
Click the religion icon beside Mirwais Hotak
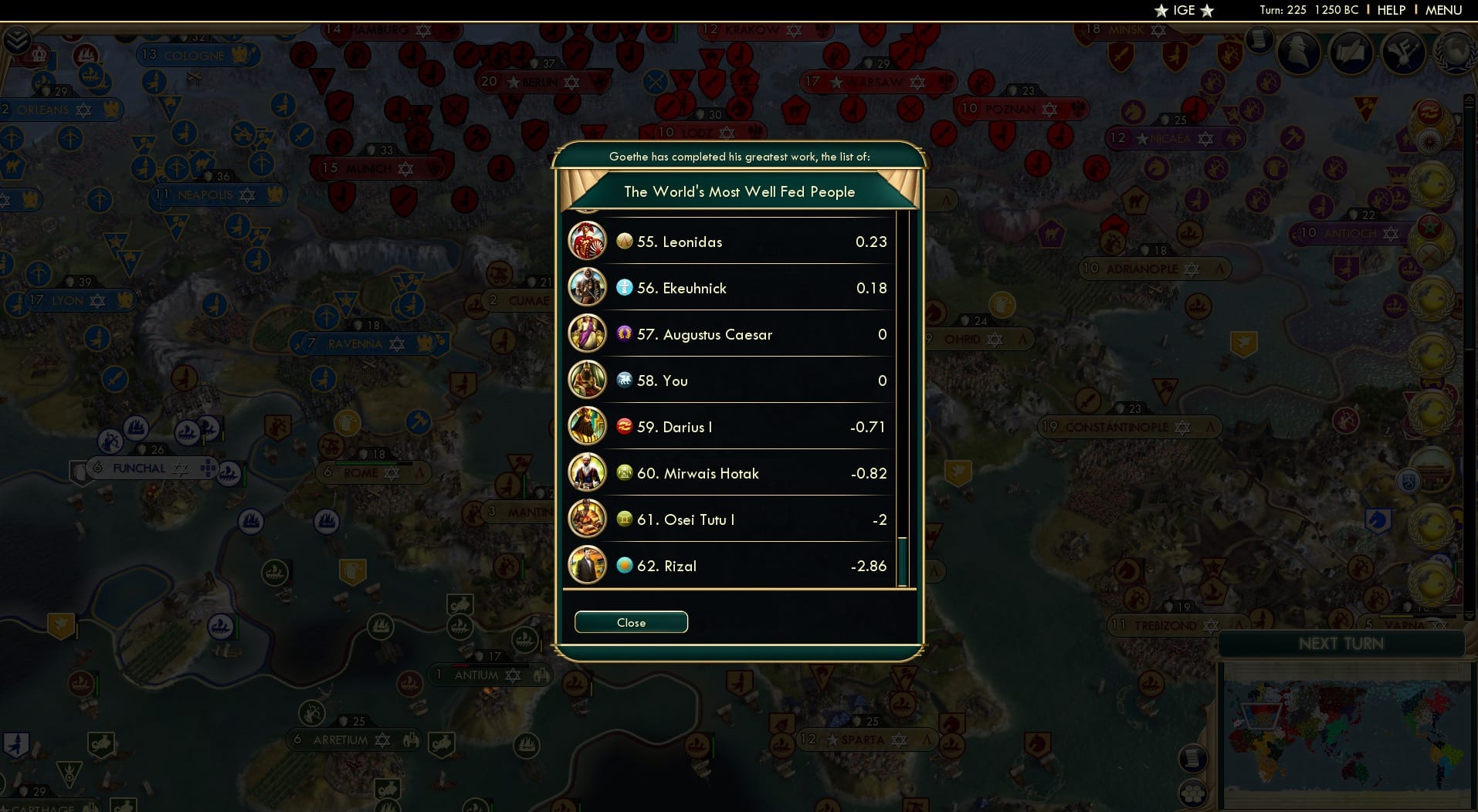click(x=624, y=473)
